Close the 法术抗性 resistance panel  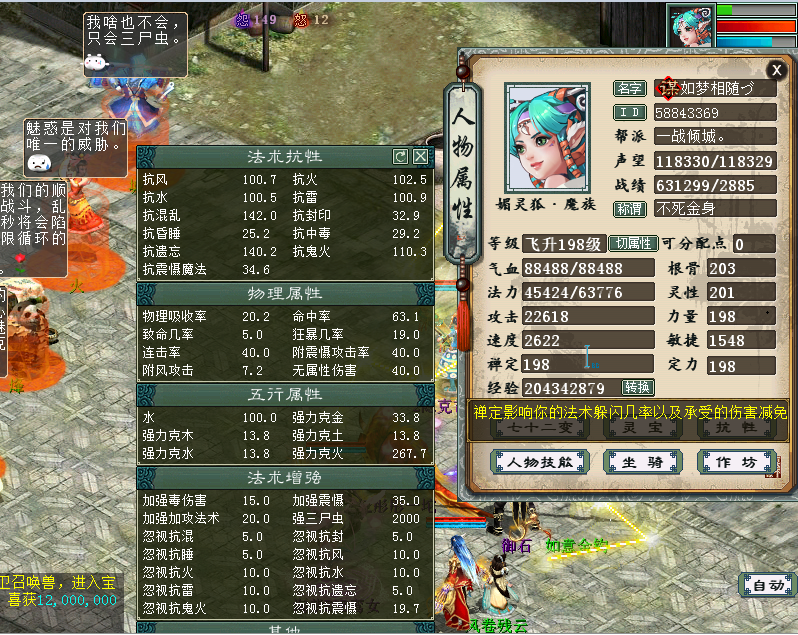(x=421, y=156)
